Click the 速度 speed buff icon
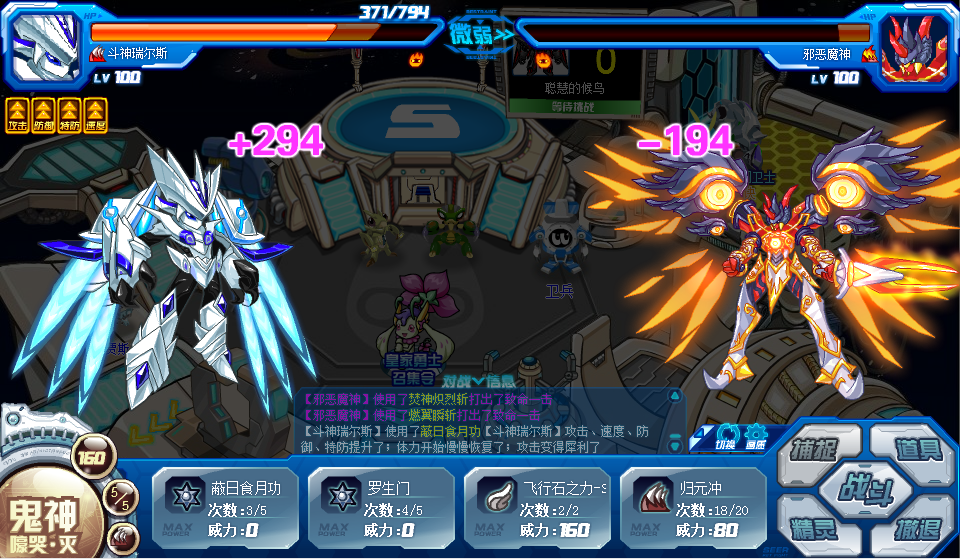This screenshot has width=960, height=560. 95,113
